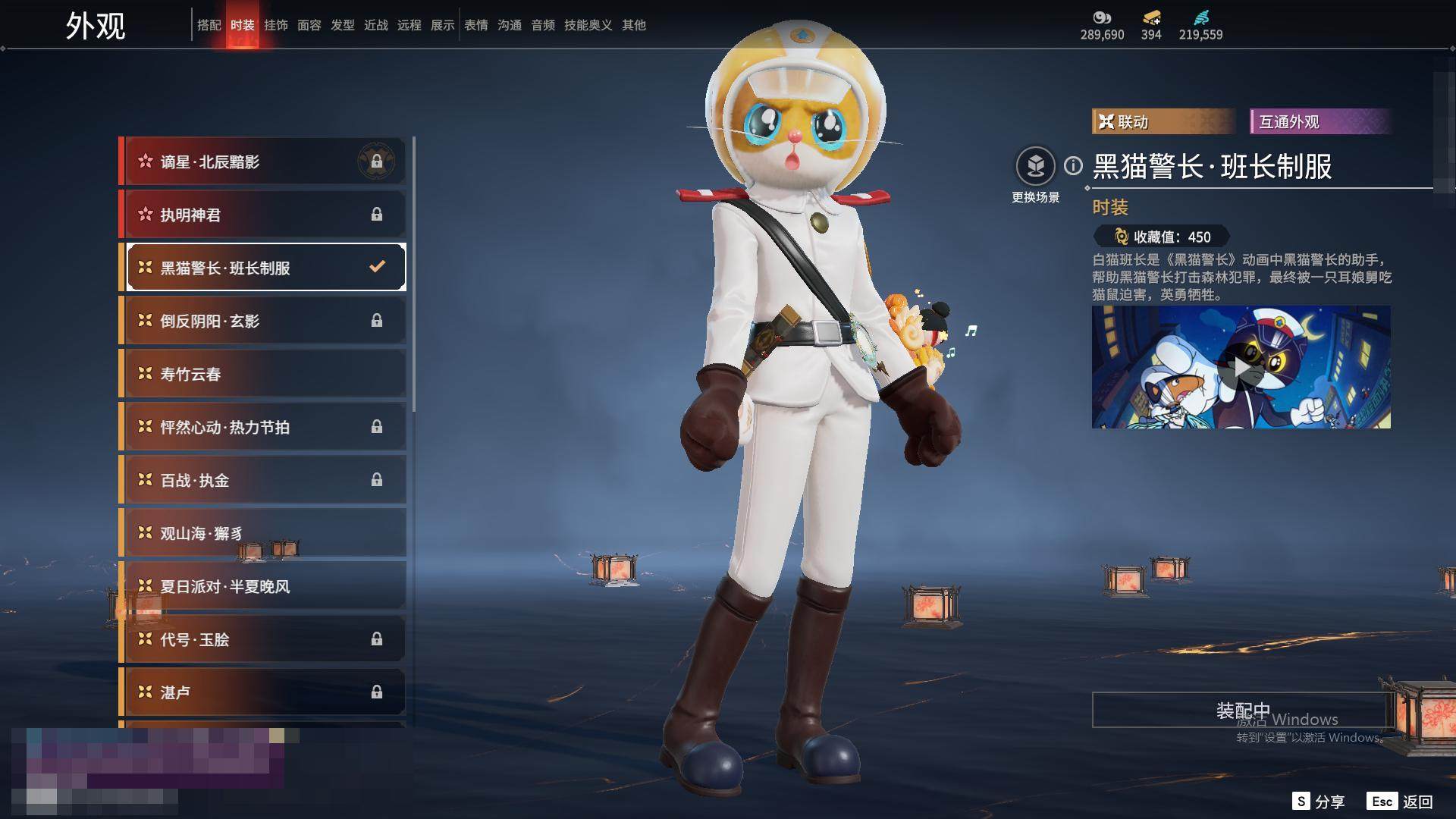Switch to the 表情 tab
Image resolution: width=1456 pixels, height=819 pixels.
pyautogui.click(x=475, y=25)
